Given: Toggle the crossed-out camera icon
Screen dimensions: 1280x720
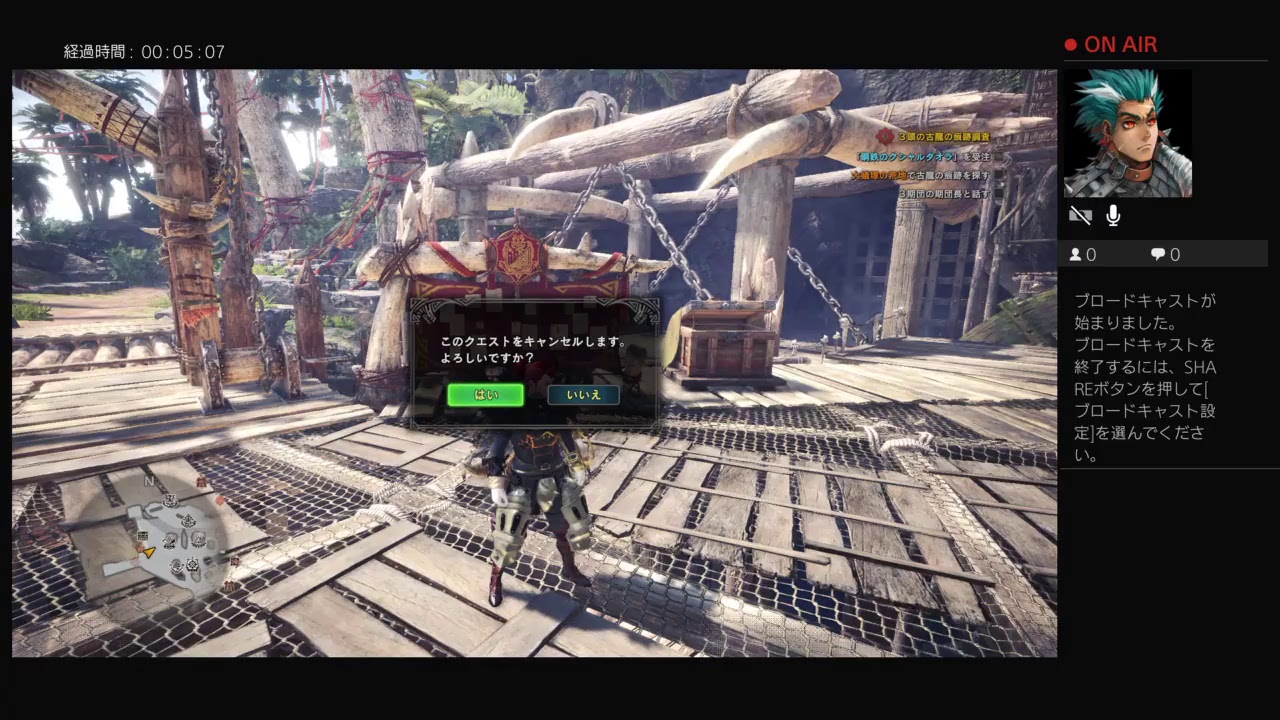Looking at the screenshot, I should coord(1079,216).
